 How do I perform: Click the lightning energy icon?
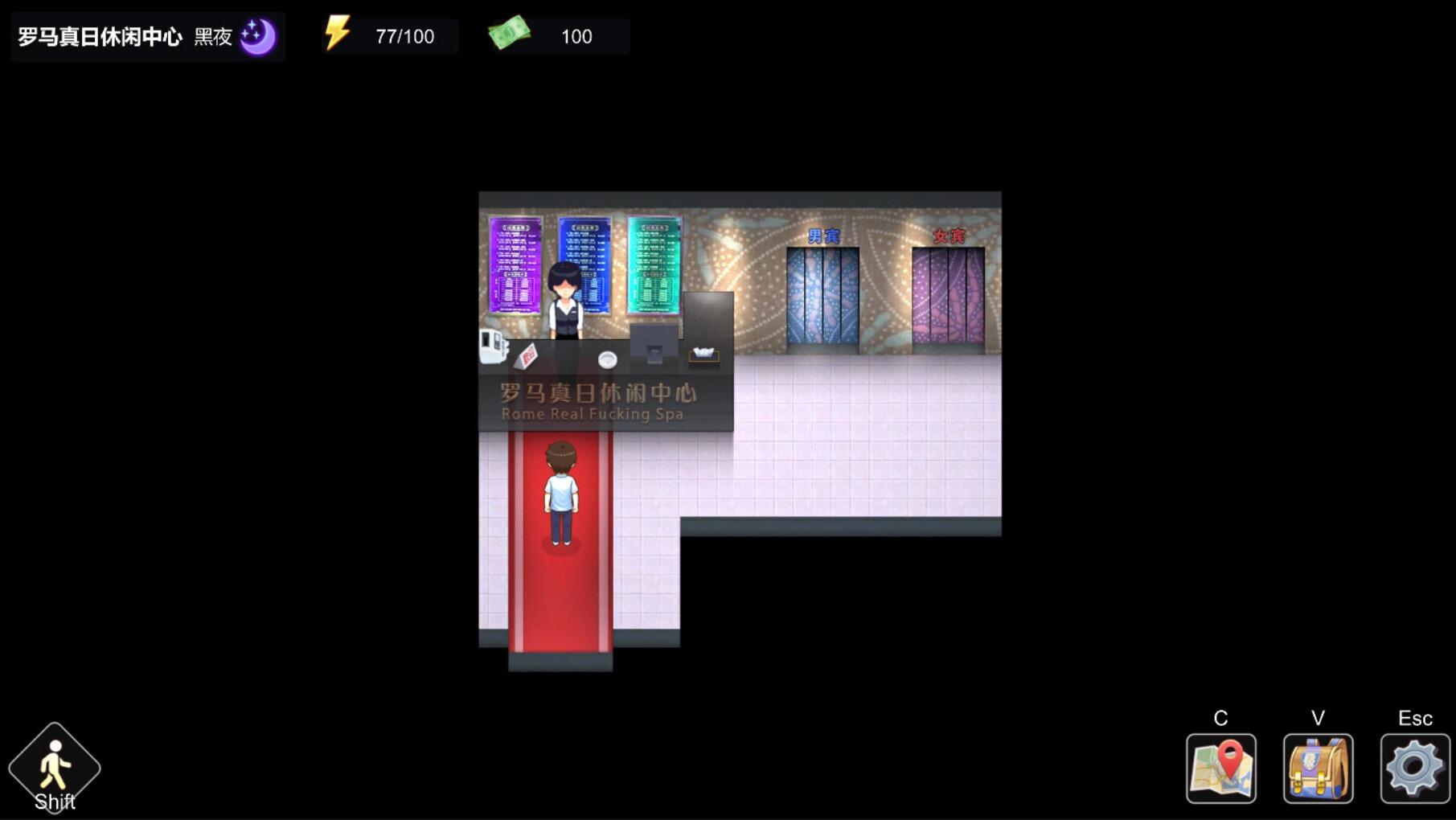(x=337, y=34)
